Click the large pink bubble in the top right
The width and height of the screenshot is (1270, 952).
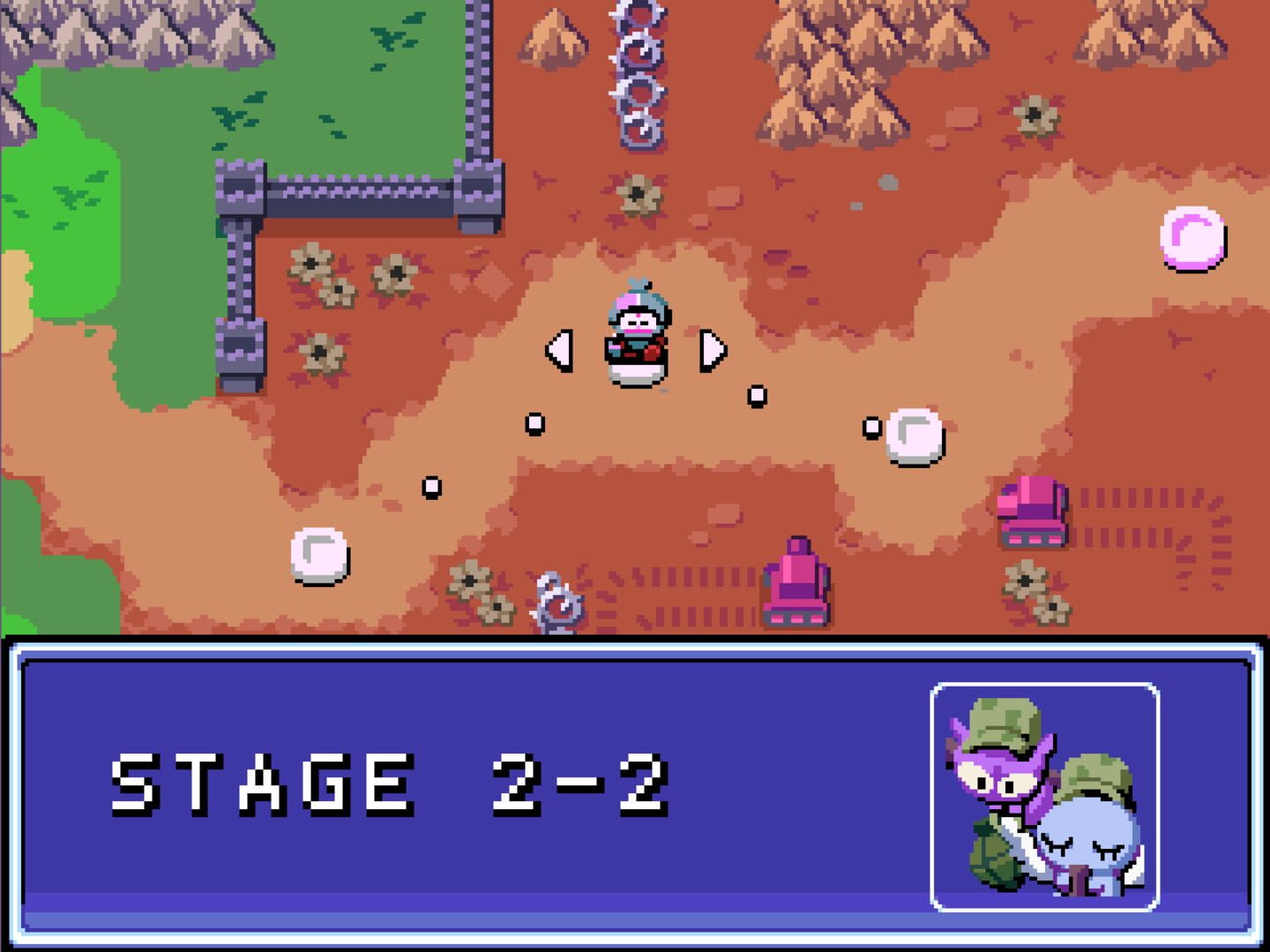[1192, 238]
